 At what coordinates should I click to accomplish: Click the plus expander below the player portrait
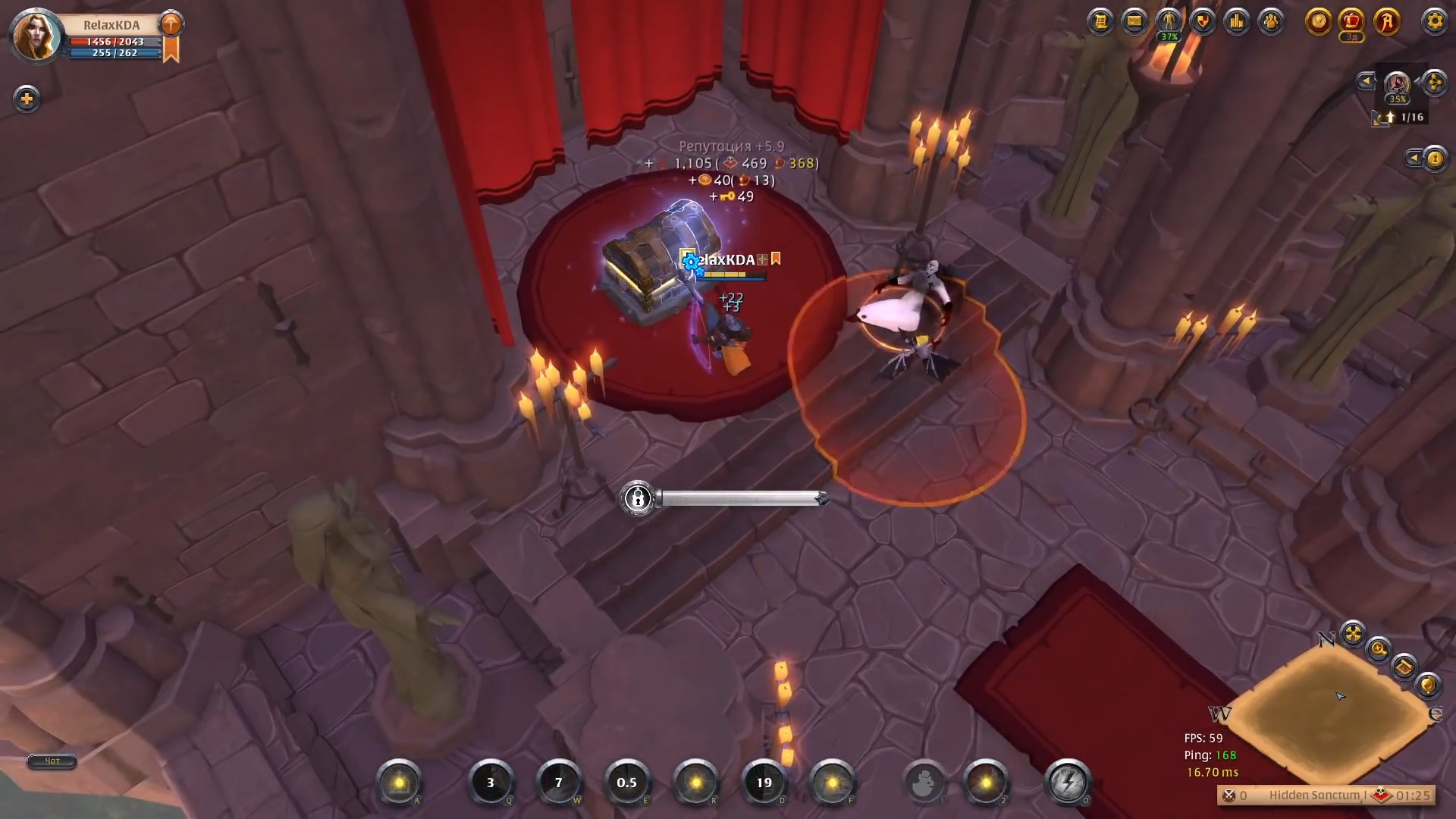pyautogui.click(x=27, y=99)
